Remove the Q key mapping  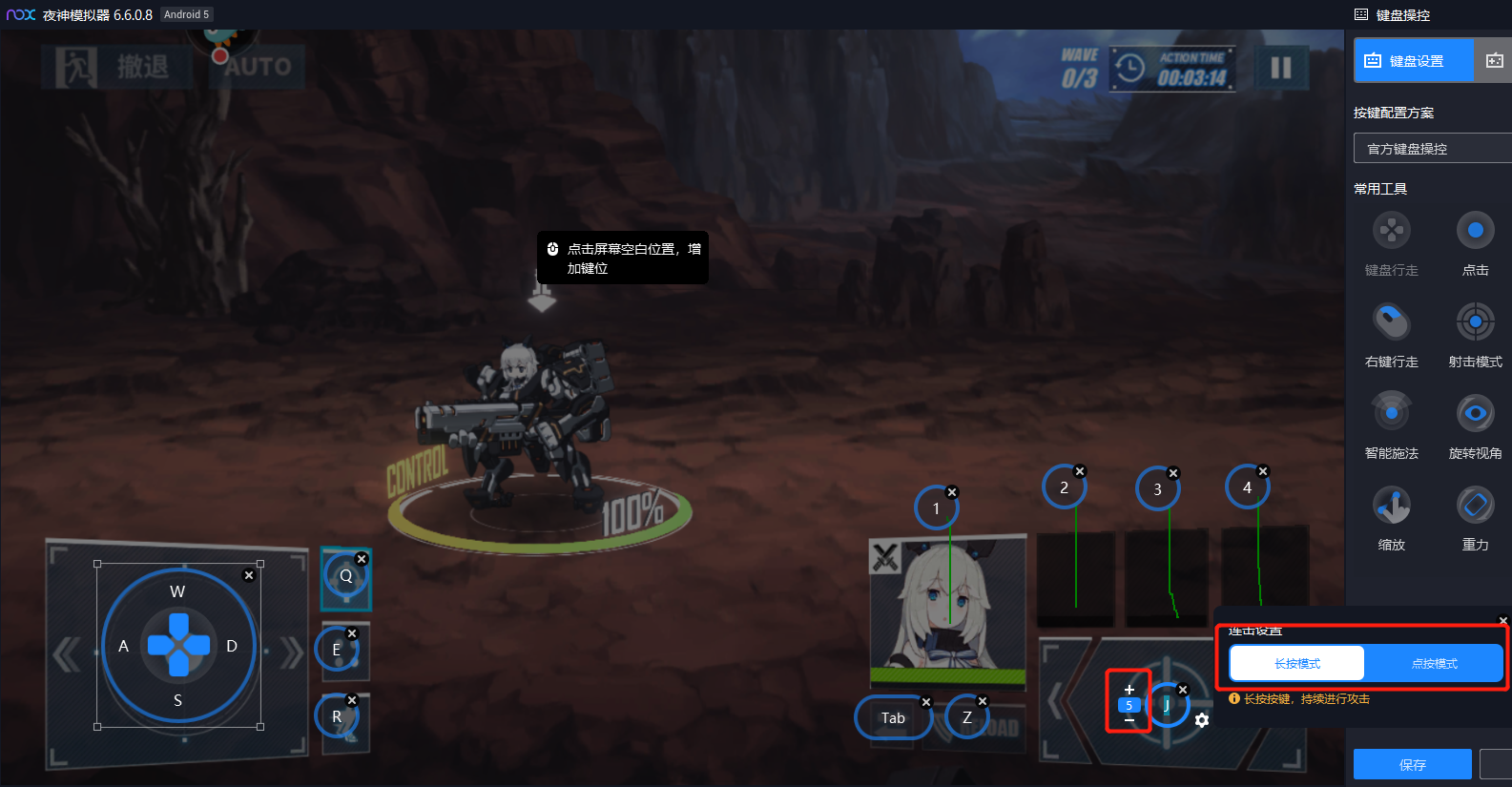pos(362,559)
